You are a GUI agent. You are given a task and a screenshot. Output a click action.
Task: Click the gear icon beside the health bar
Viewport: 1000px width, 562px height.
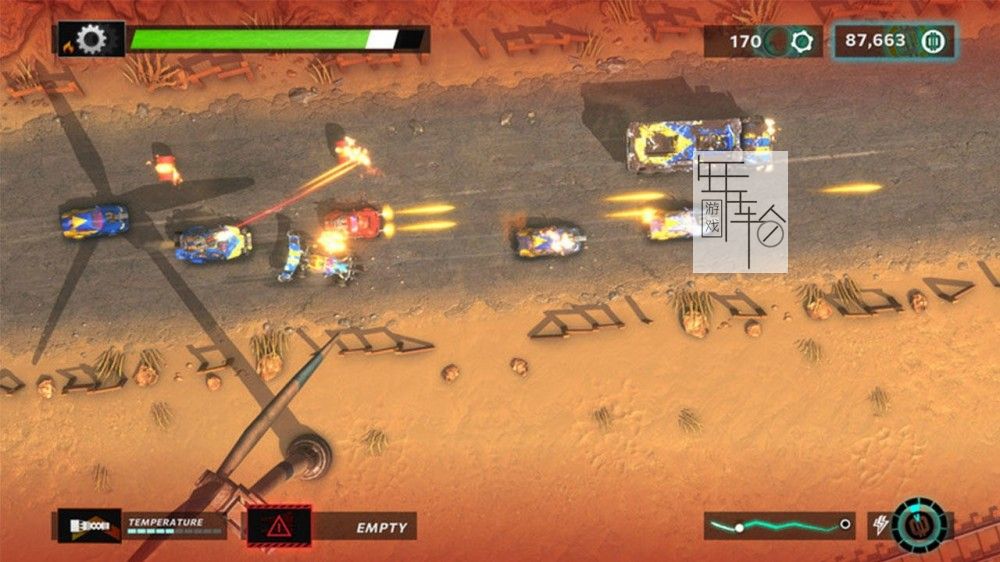(x=91, y=40)
